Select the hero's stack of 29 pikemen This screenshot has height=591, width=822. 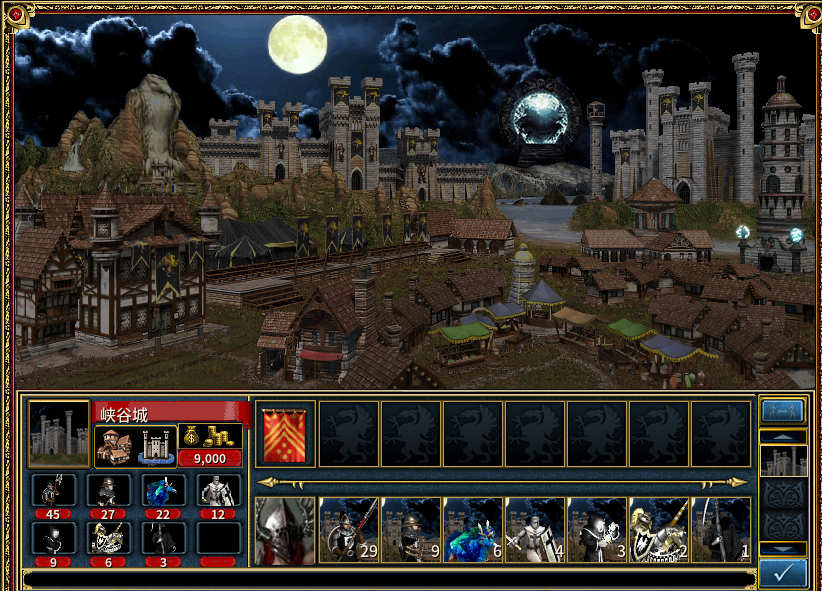click(x=348, y=531)
